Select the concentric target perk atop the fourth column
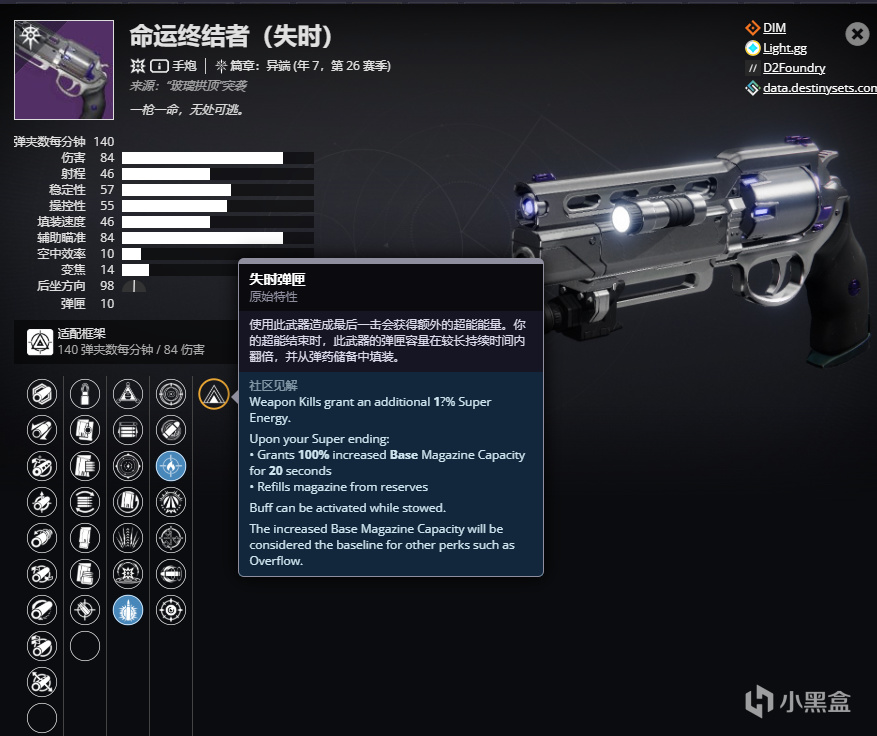 point(171,394)
